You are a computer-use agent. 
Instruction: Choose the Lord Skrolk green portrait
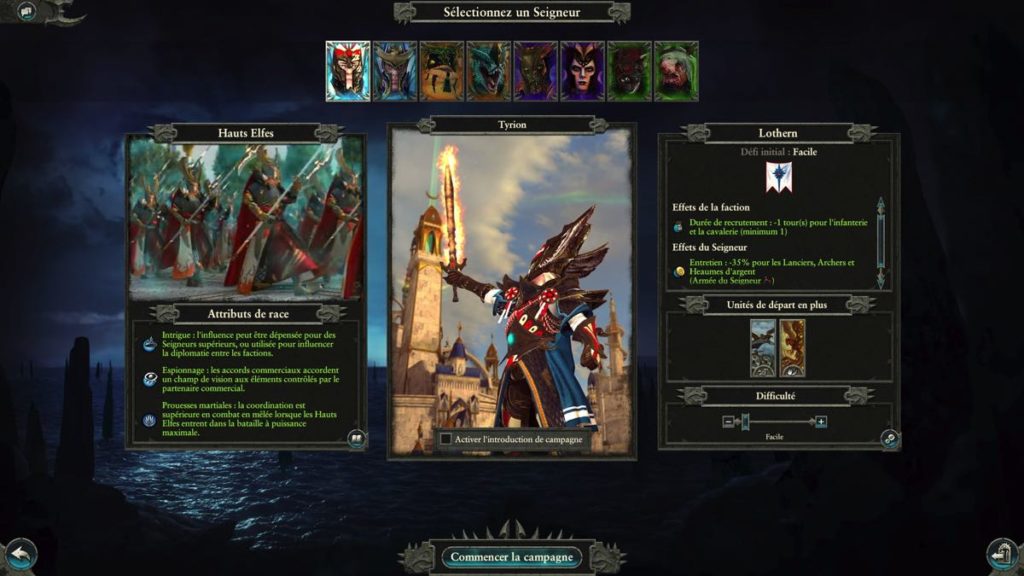point(676,70)
